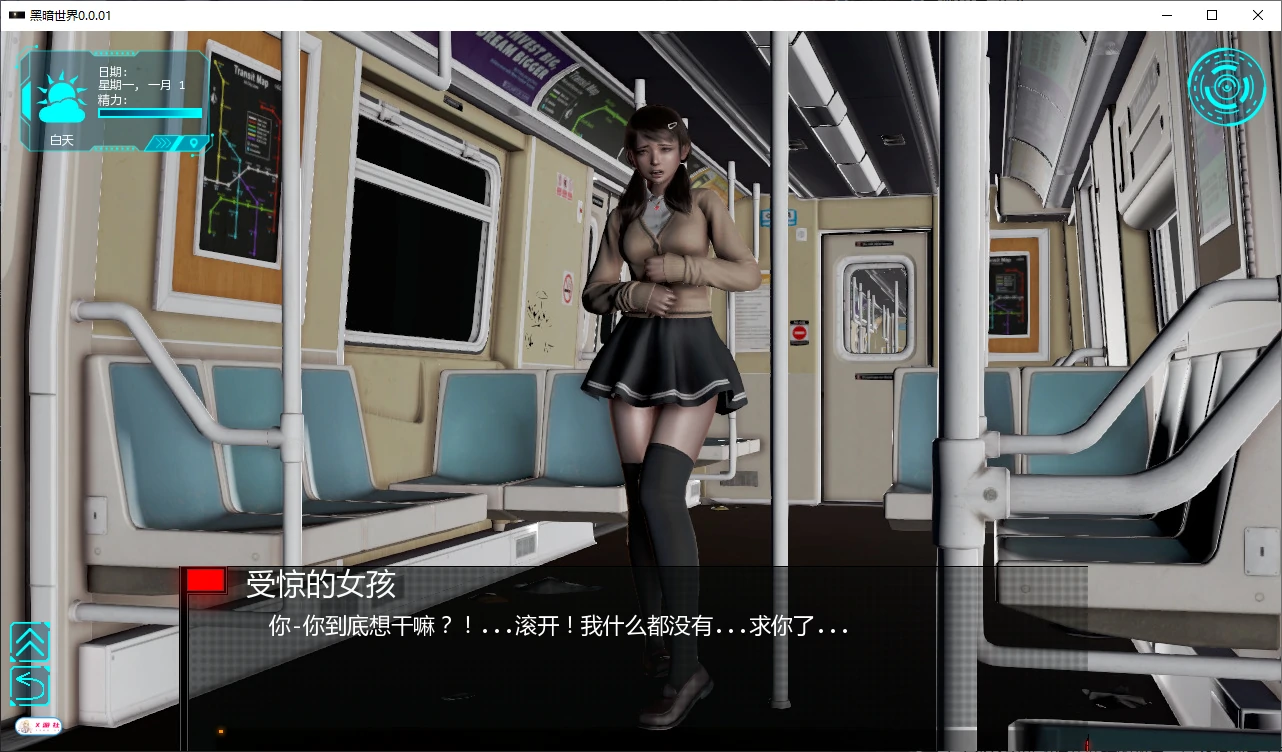The height and width of the screenshot is (752, 1282).
Task: Click the title text 黑暗世界0.0.01
Action: 66,15
